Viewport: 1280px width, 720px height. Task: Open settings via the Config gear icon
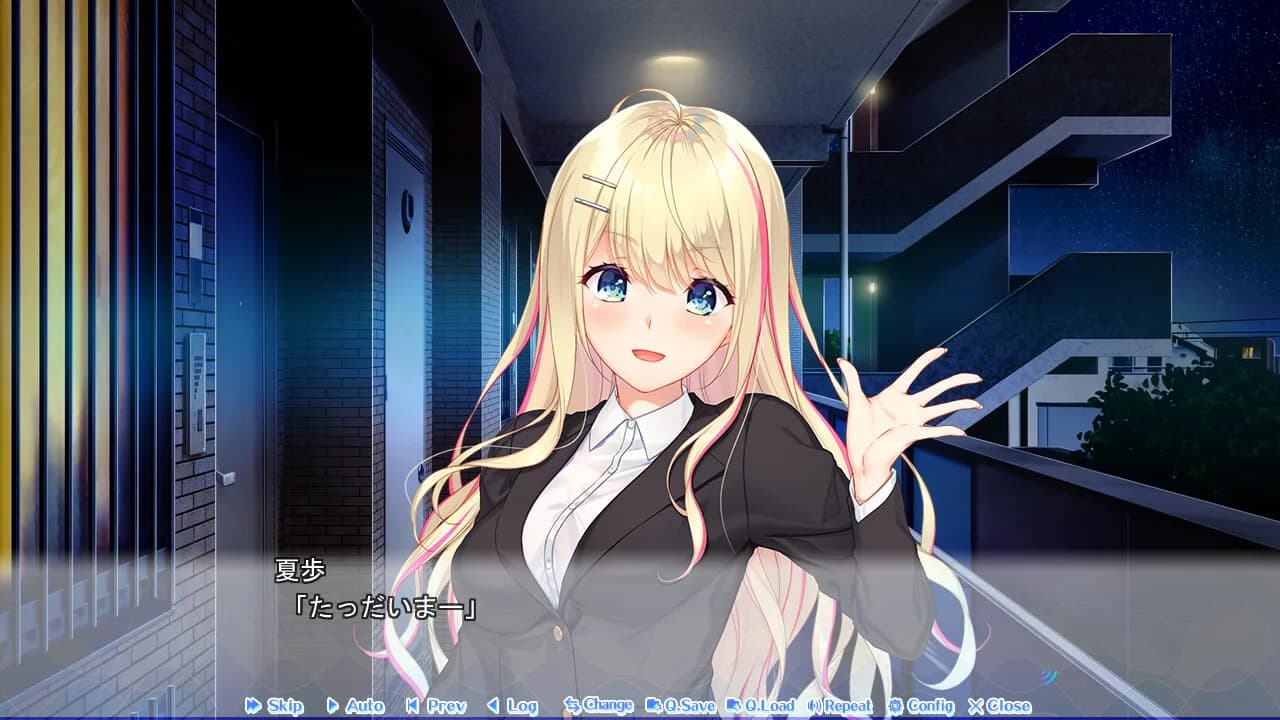tap(896, 706)
